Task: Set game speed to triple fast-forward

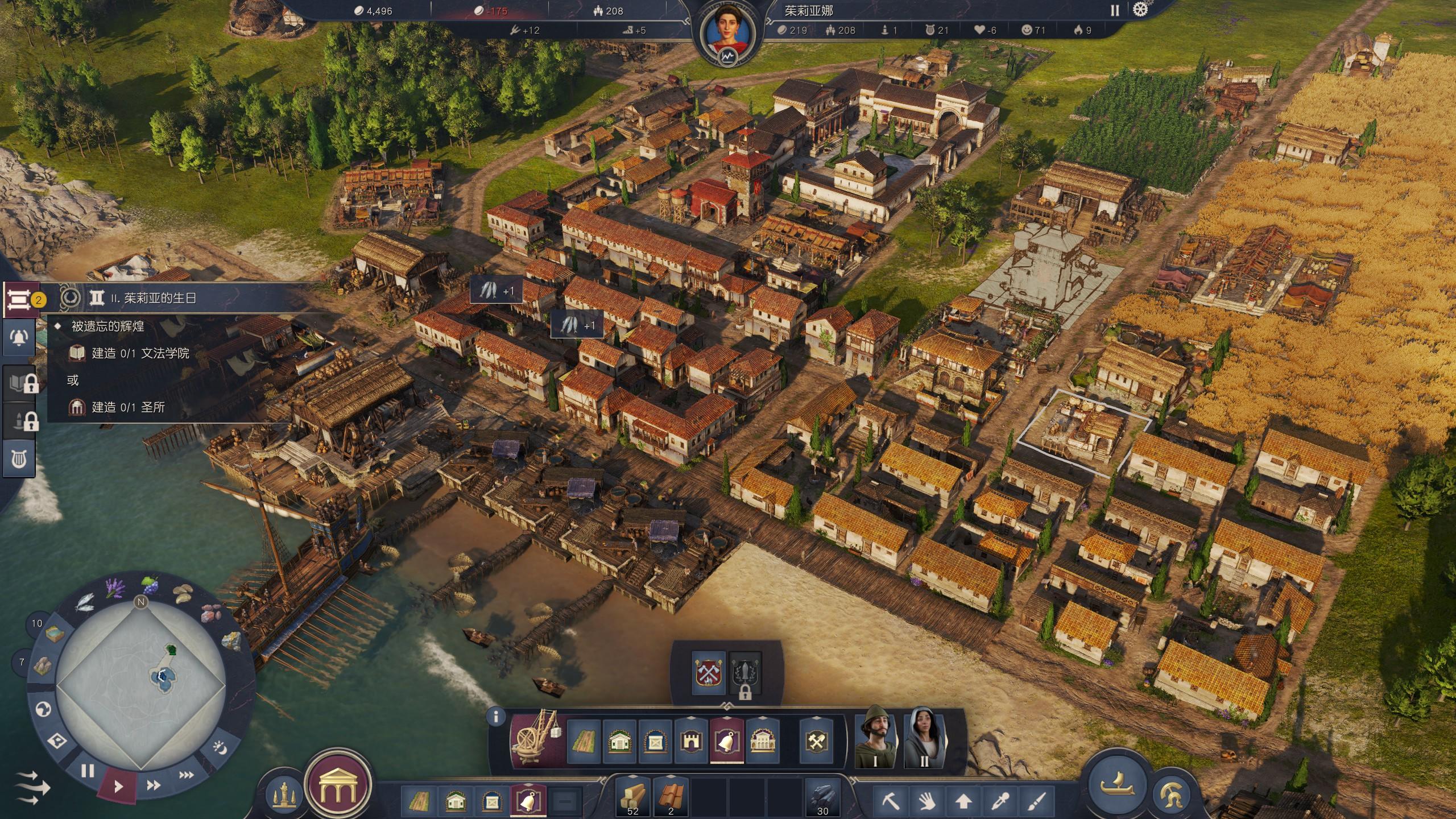Action: point(186,775)
